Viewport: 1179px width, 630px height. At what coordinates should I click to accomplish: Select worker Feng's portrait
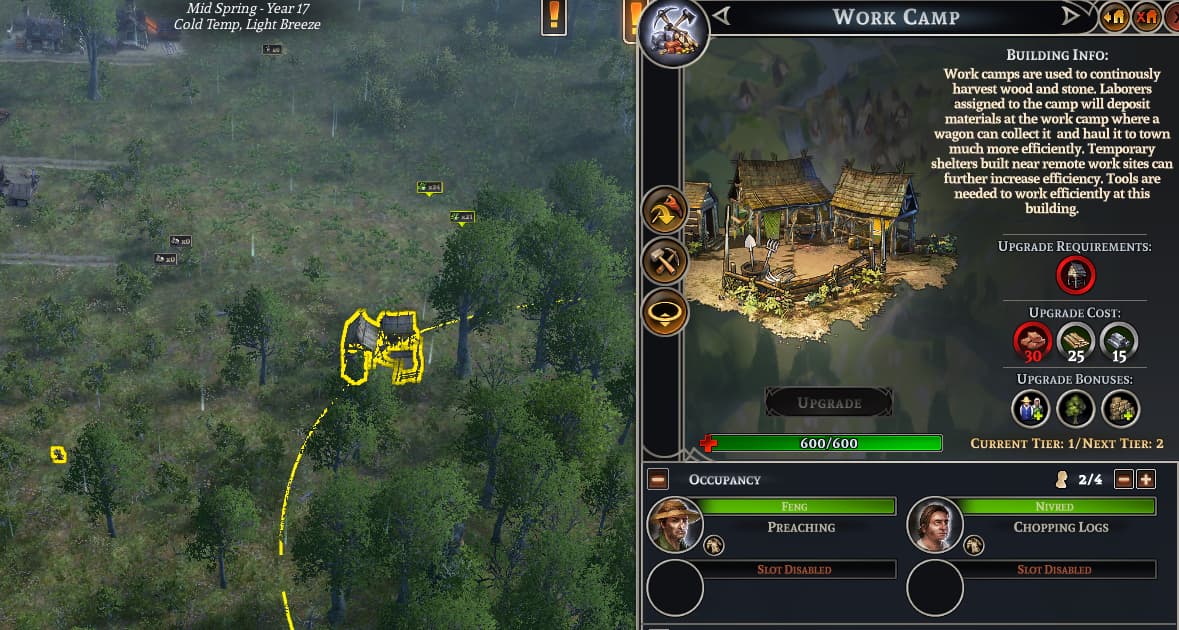click(675, 525)
